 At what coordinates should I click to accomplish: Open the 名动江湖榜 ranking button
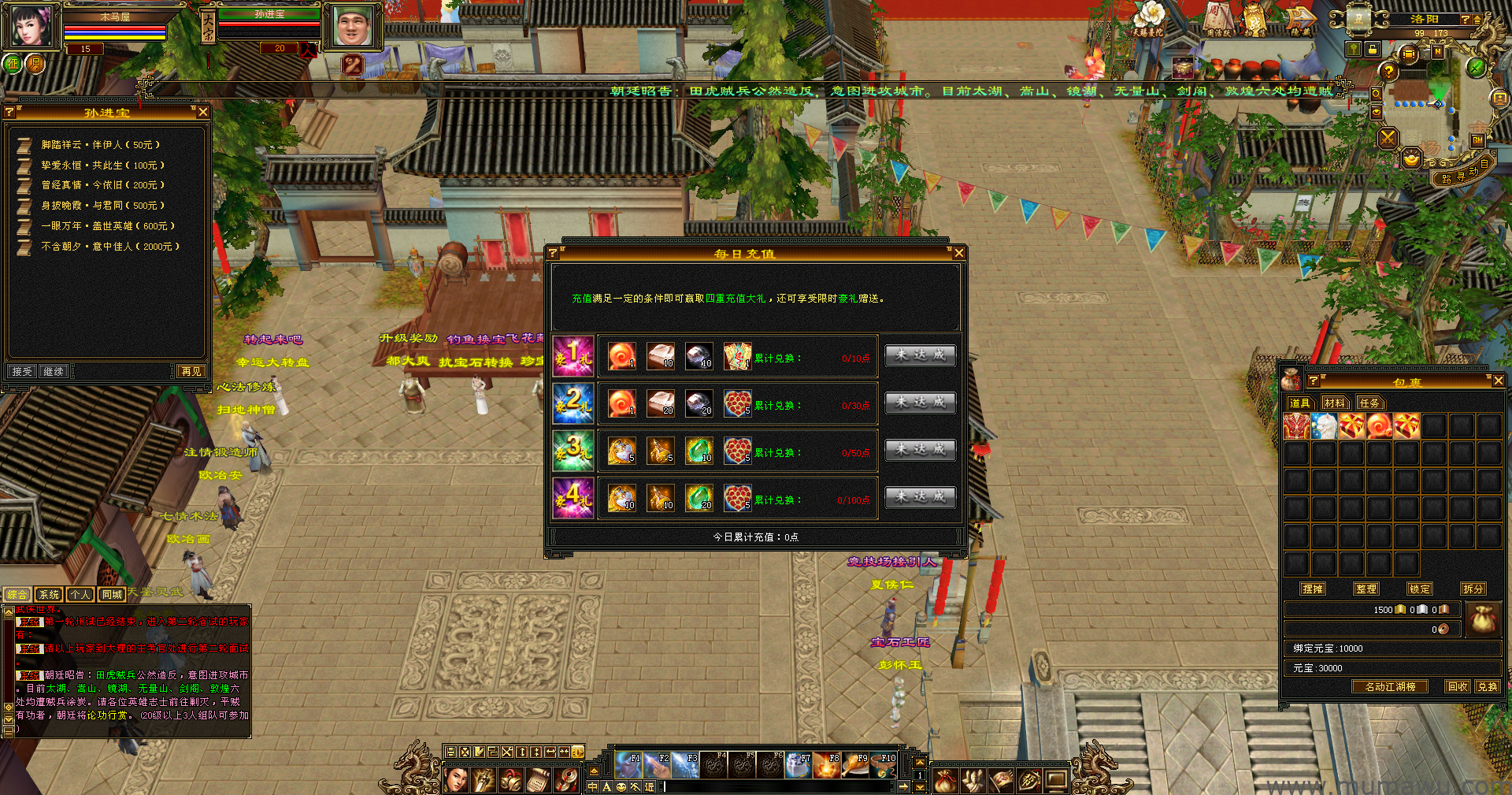1390,687
